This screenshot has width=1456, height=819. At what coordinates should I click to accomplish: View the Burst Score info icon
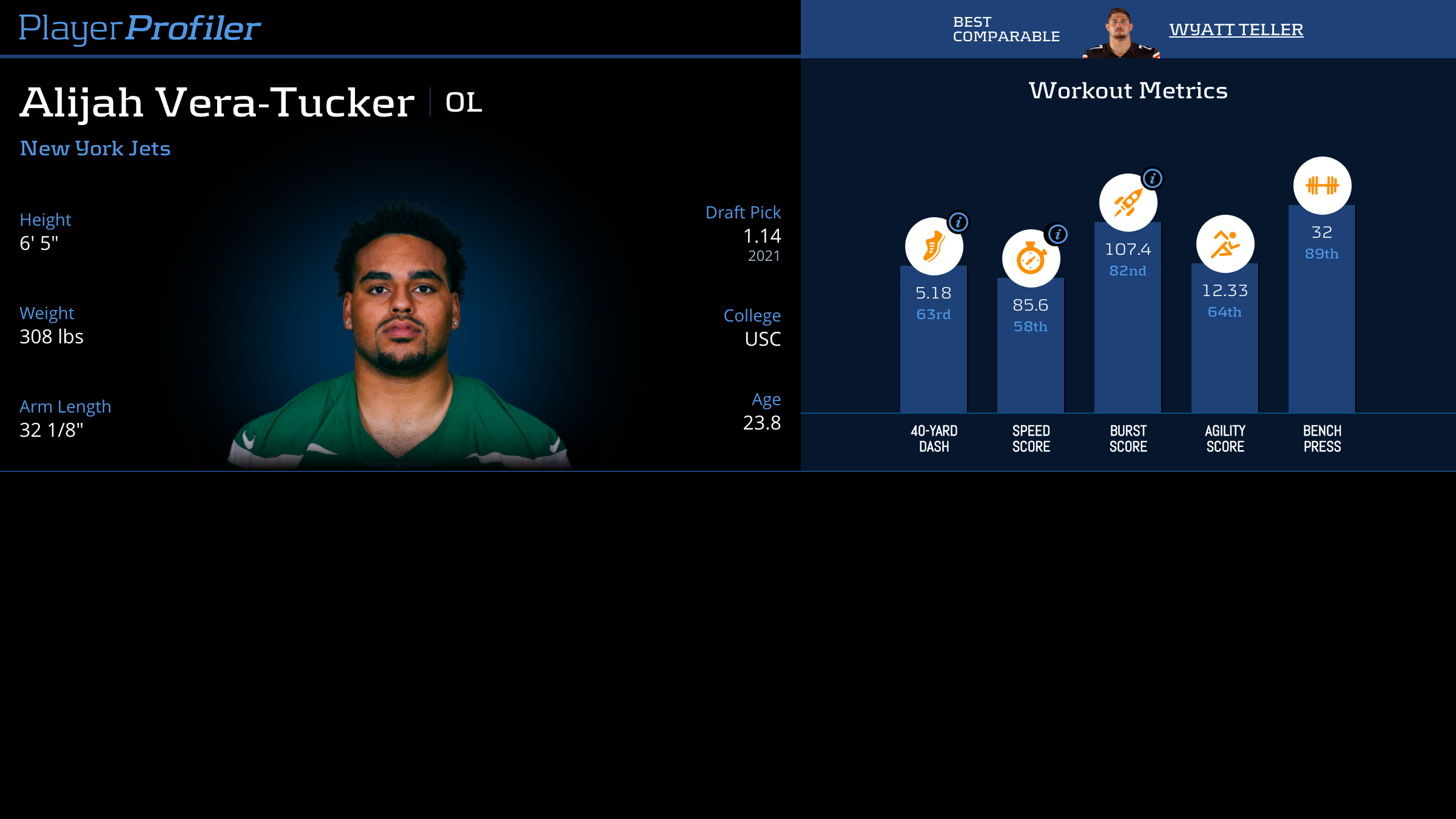tap(1152, 178)
